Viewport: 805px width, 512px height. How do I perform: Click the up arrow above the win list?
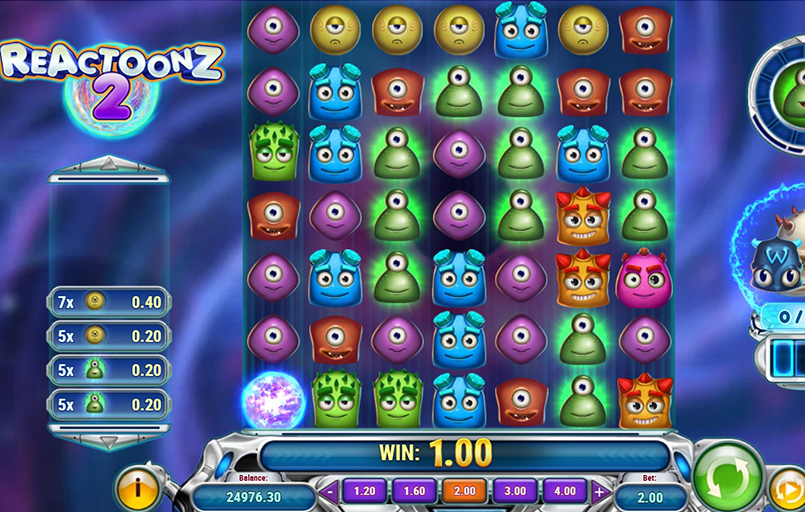click(x=109, y=164)
